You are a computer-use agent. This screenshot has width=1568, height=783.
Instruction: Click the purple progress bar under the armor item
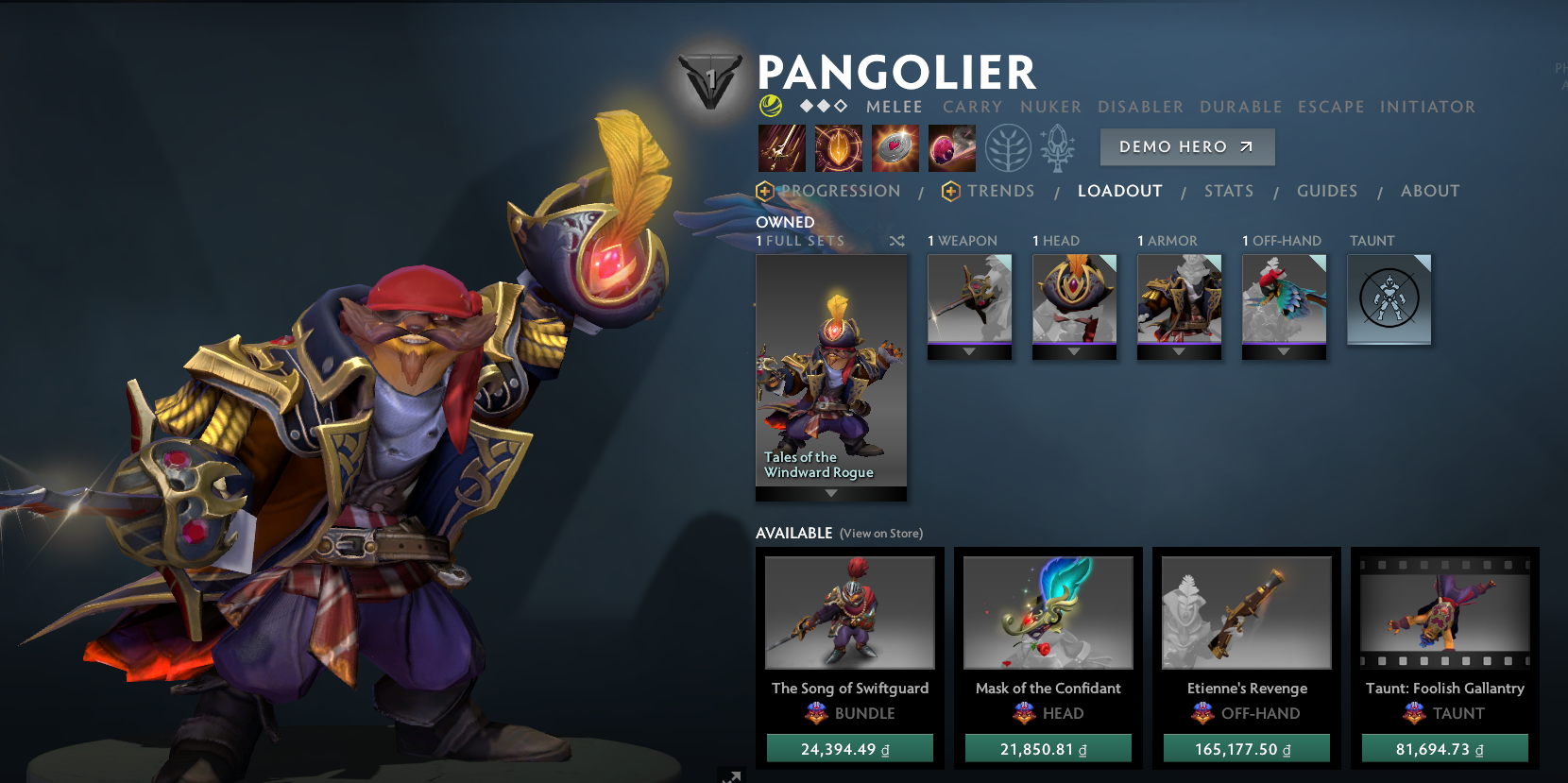pos(1179,343)
